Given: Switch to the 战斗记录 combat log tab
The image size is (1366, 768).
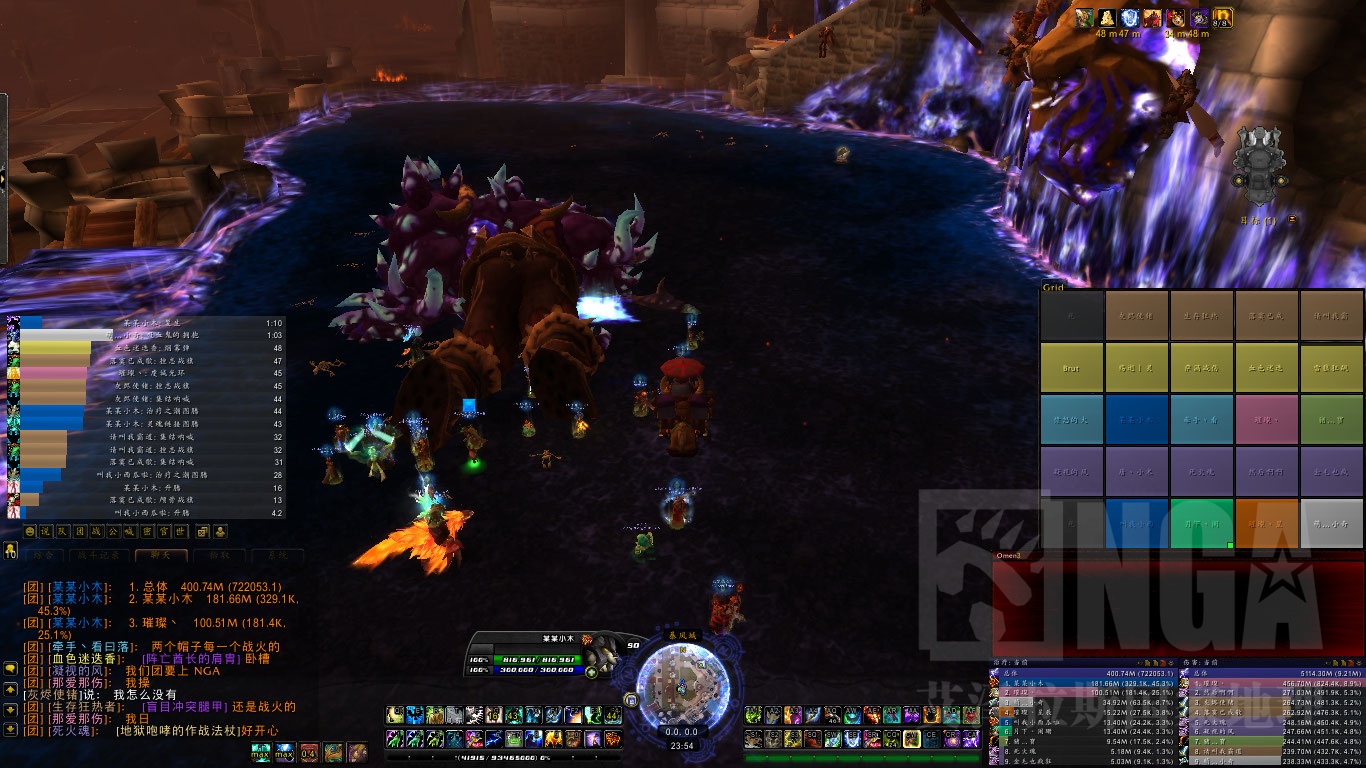Looking at the screenshot, I should [x=98, y=555].
